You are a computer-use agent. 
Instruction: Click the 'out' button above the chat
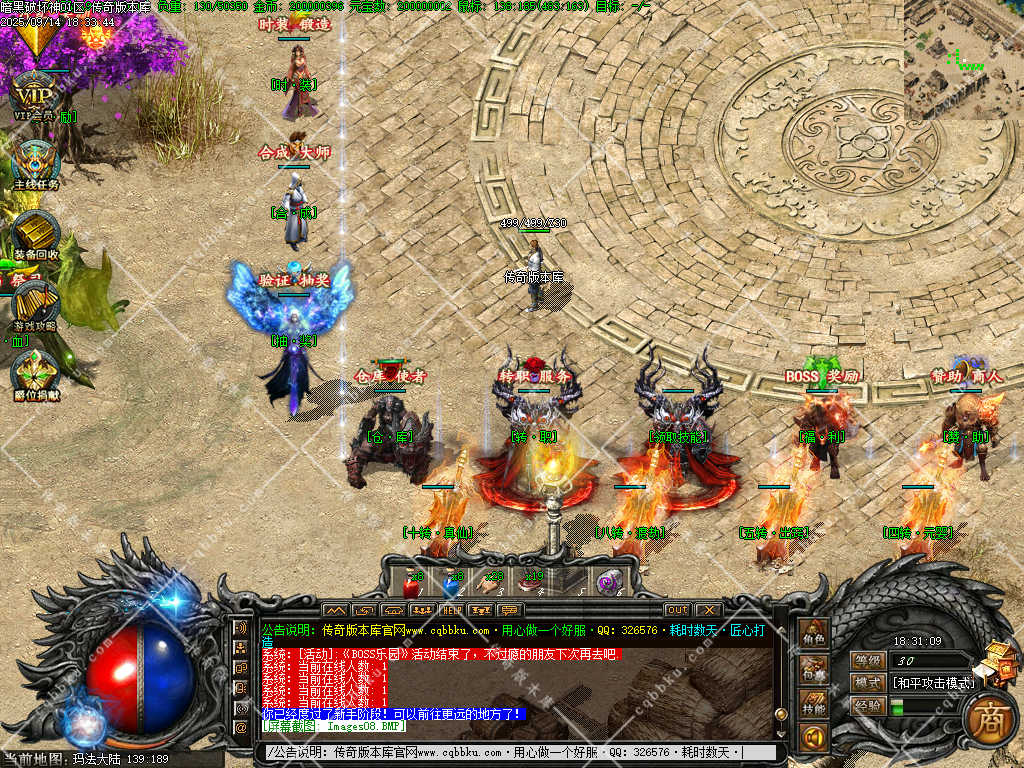(x=677, y=610)
